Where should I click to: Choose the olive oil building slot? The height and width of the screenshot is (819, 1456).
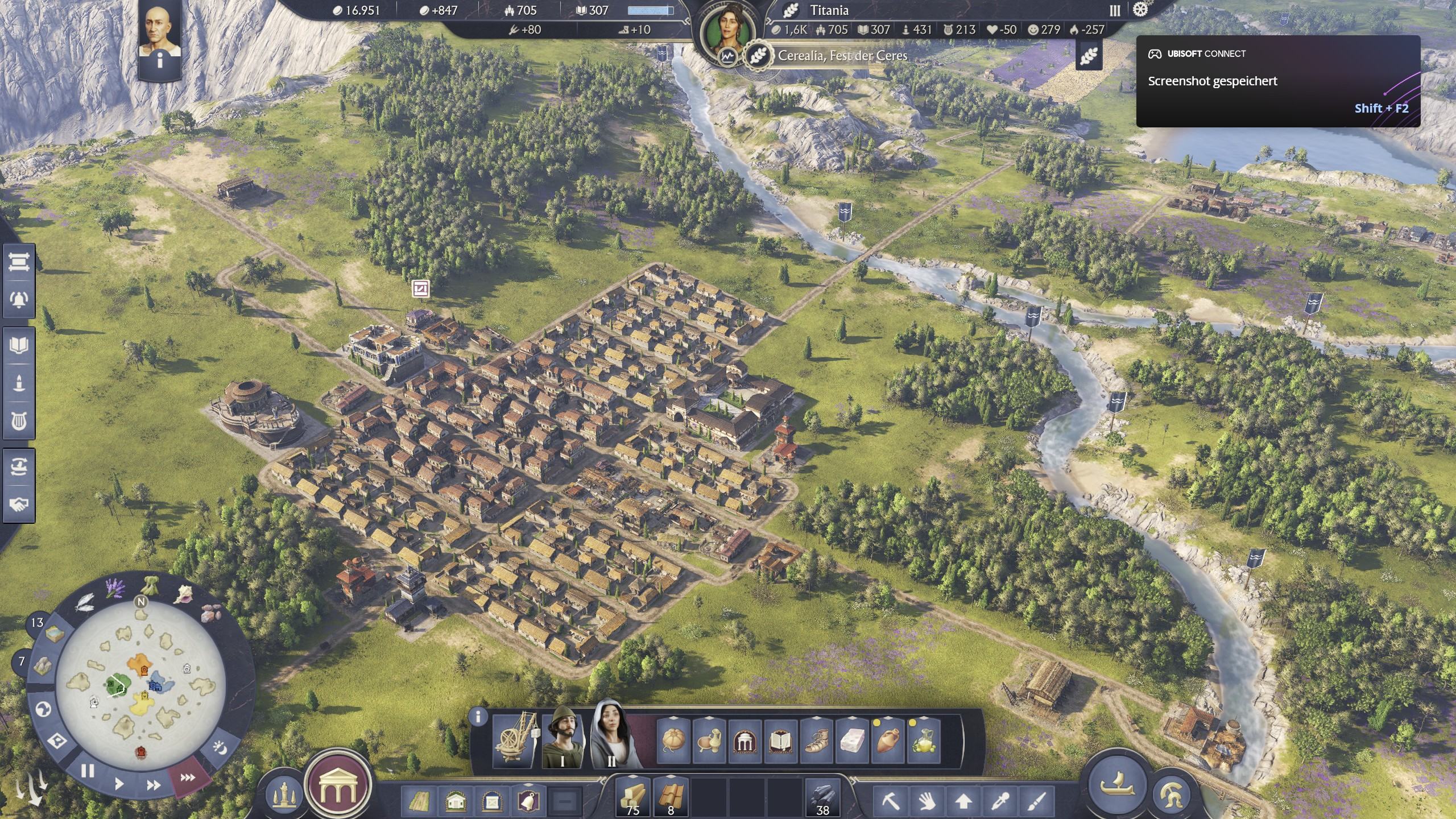click(x=924, y=740)
